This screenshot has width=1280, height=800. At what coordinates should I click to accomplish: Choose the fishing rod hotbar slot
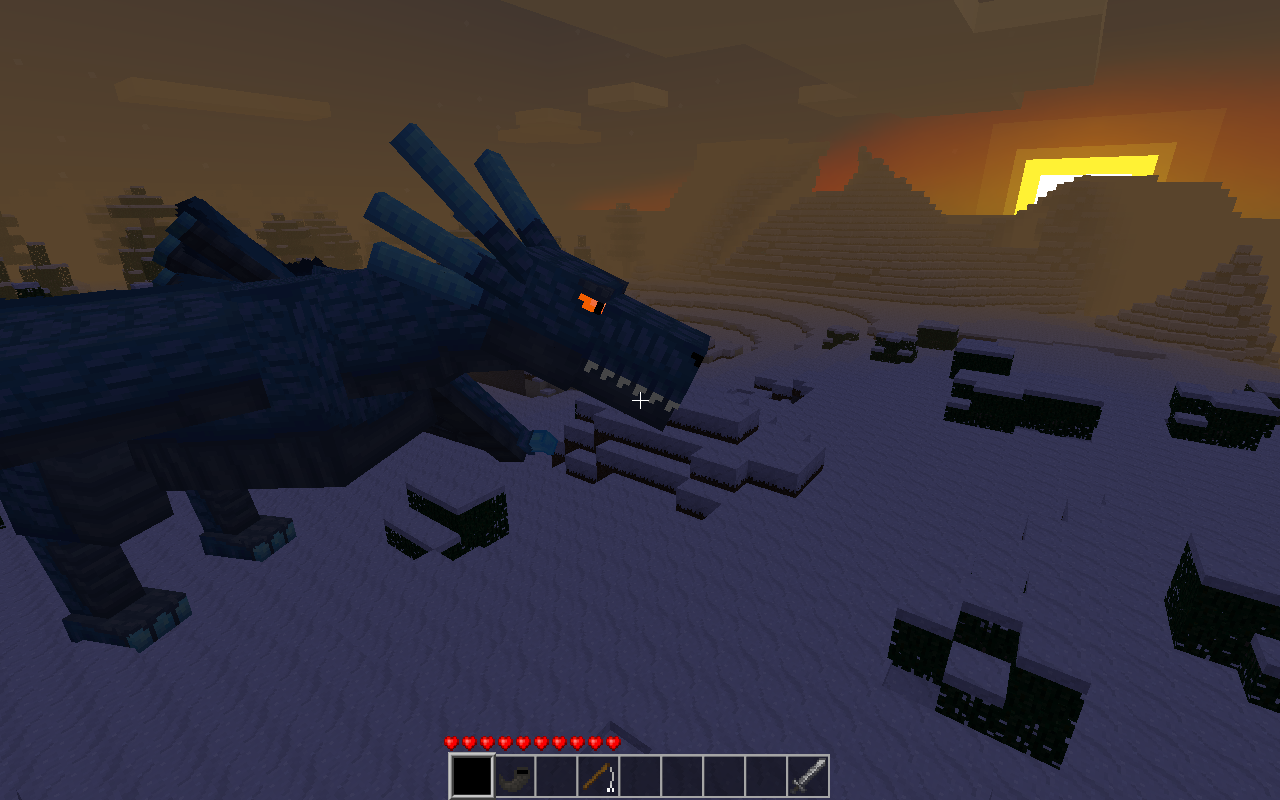pos(598,776)
